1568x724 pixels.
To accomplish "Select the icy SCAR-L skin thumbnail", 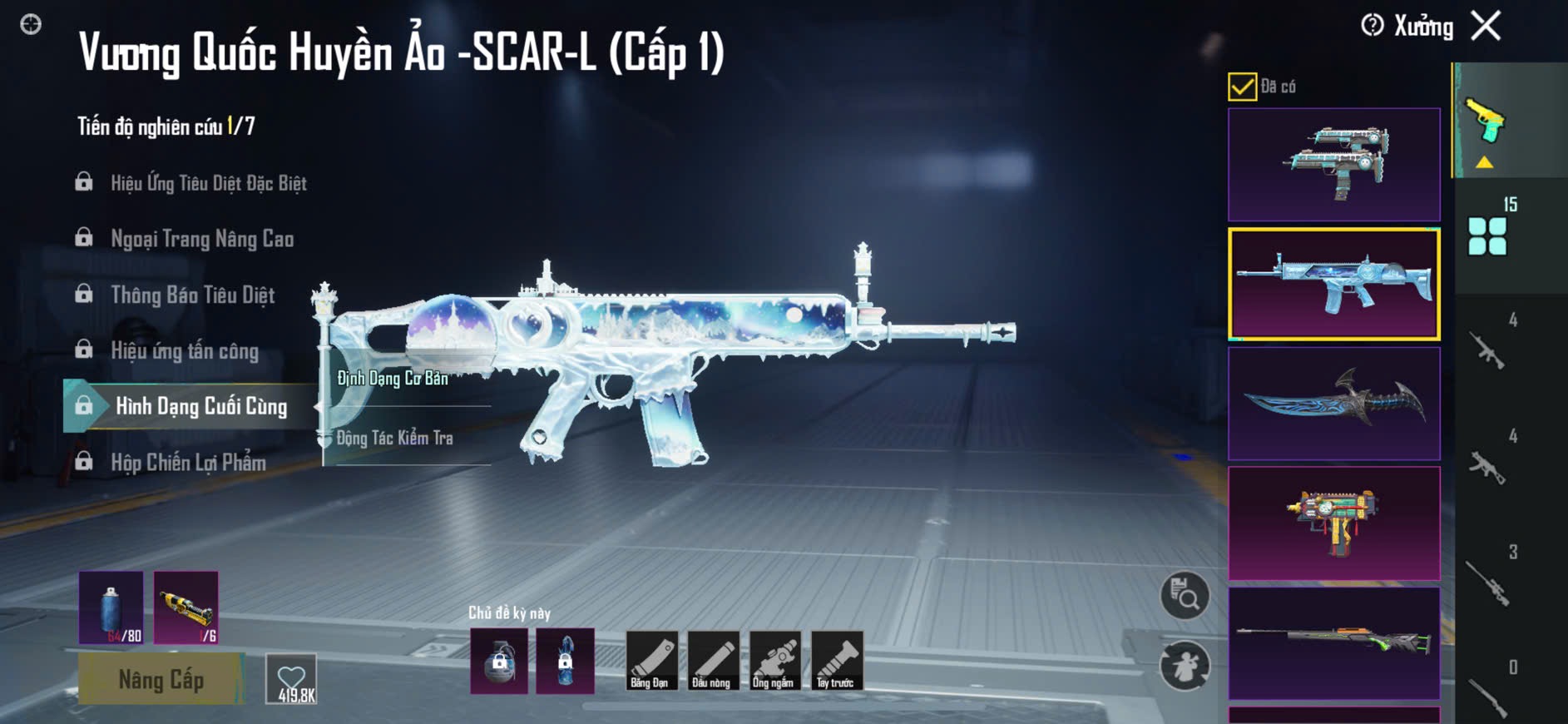I will pyautogui.click(x=1333, y=284).
